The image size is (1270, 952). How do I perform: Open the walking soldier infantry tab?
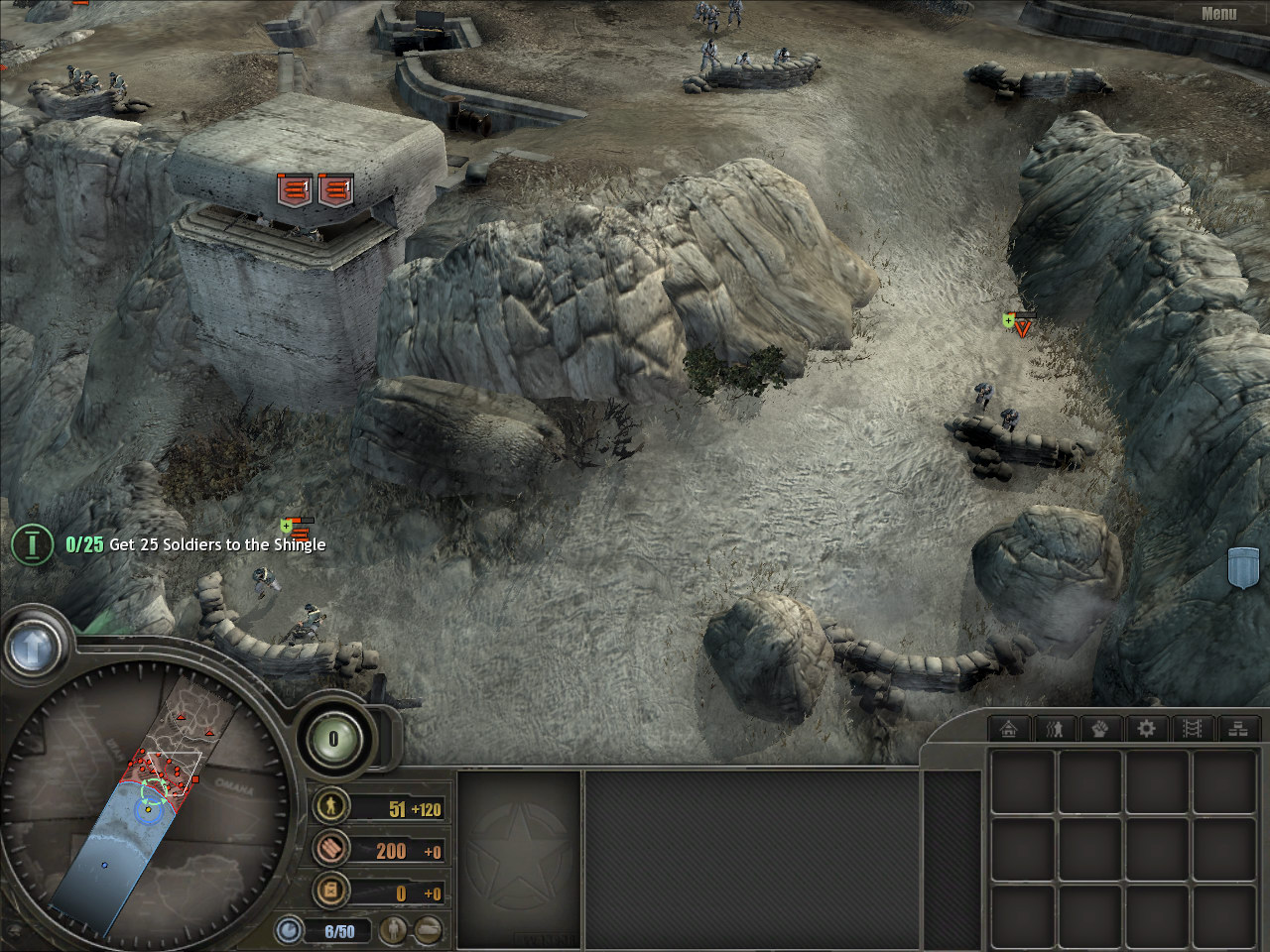click(1055, 729)
